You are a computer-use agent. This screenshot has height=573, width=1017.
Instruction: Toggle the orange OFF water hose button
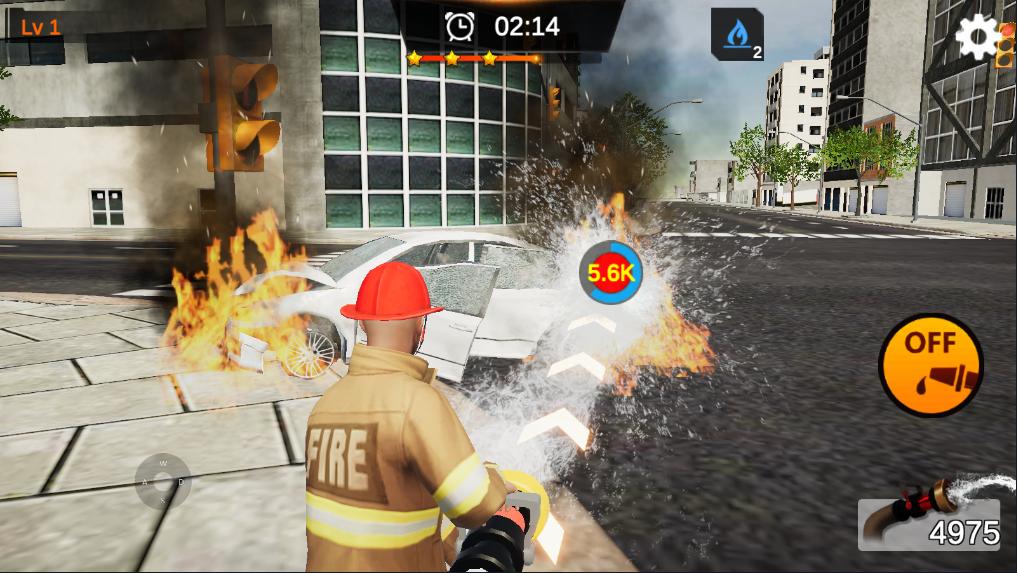(930, 365)
